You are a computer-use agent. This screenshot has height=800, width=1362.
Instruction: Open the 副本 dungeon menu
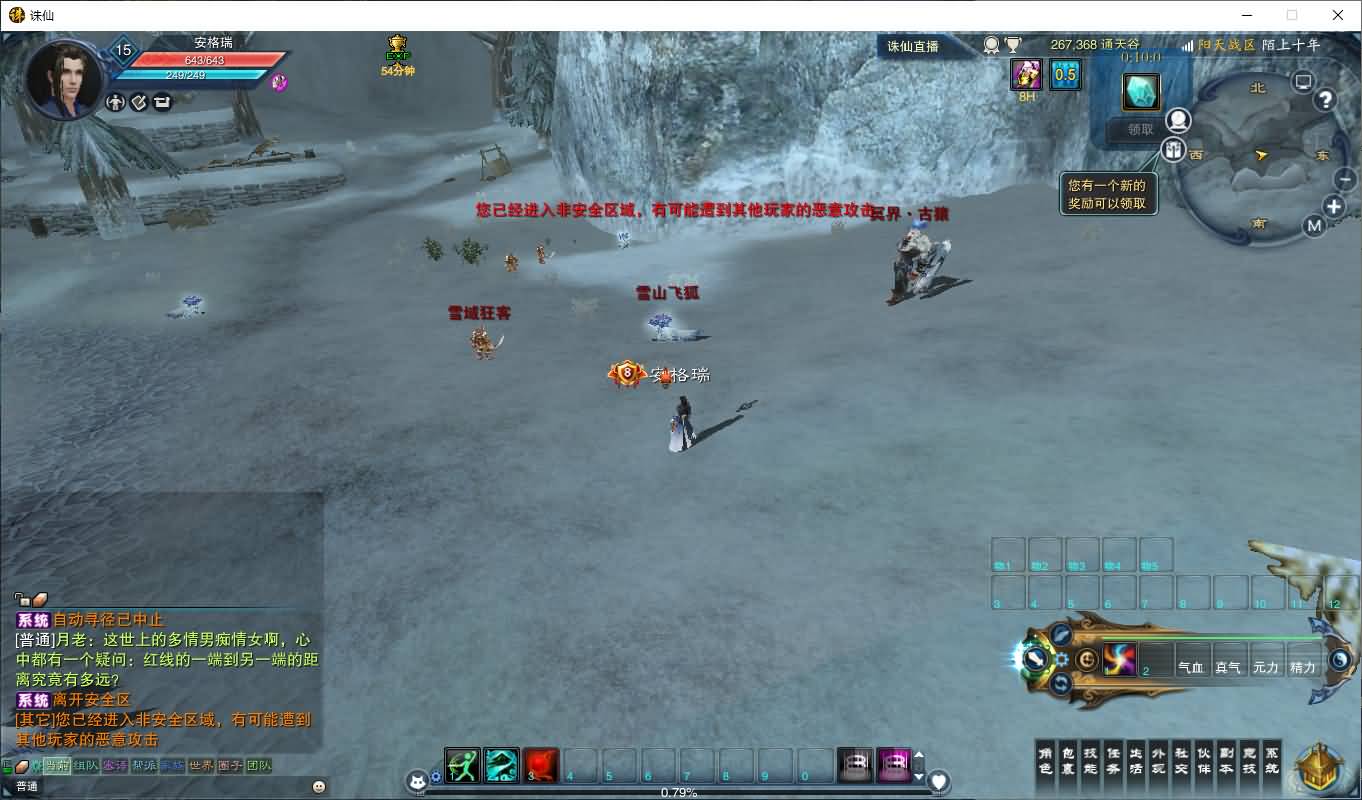click(1226, 761)
